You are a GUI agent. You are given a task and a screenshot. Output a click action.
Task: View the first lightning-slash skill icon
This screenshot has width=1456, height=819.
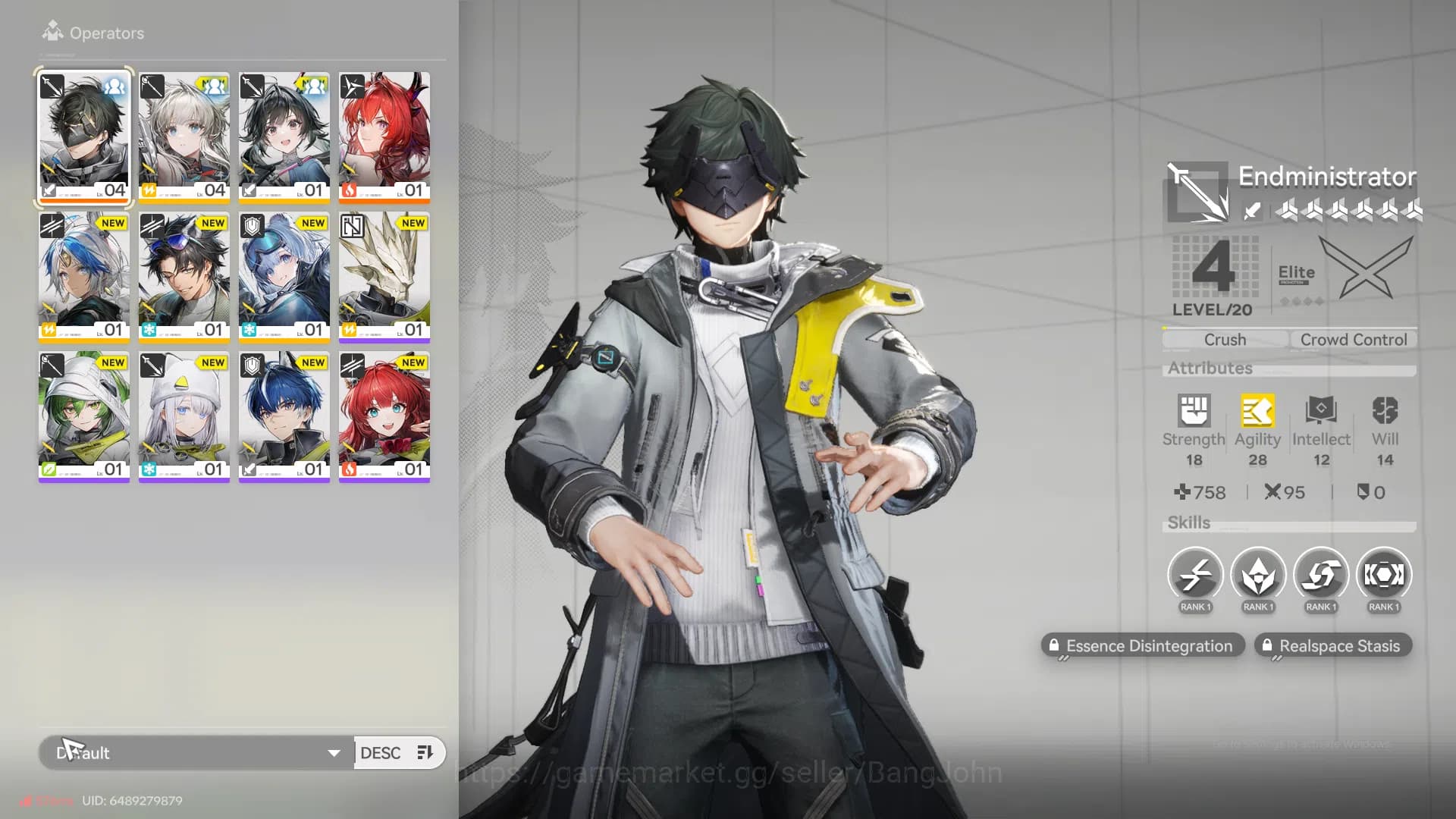click(x=1195, y=576)
